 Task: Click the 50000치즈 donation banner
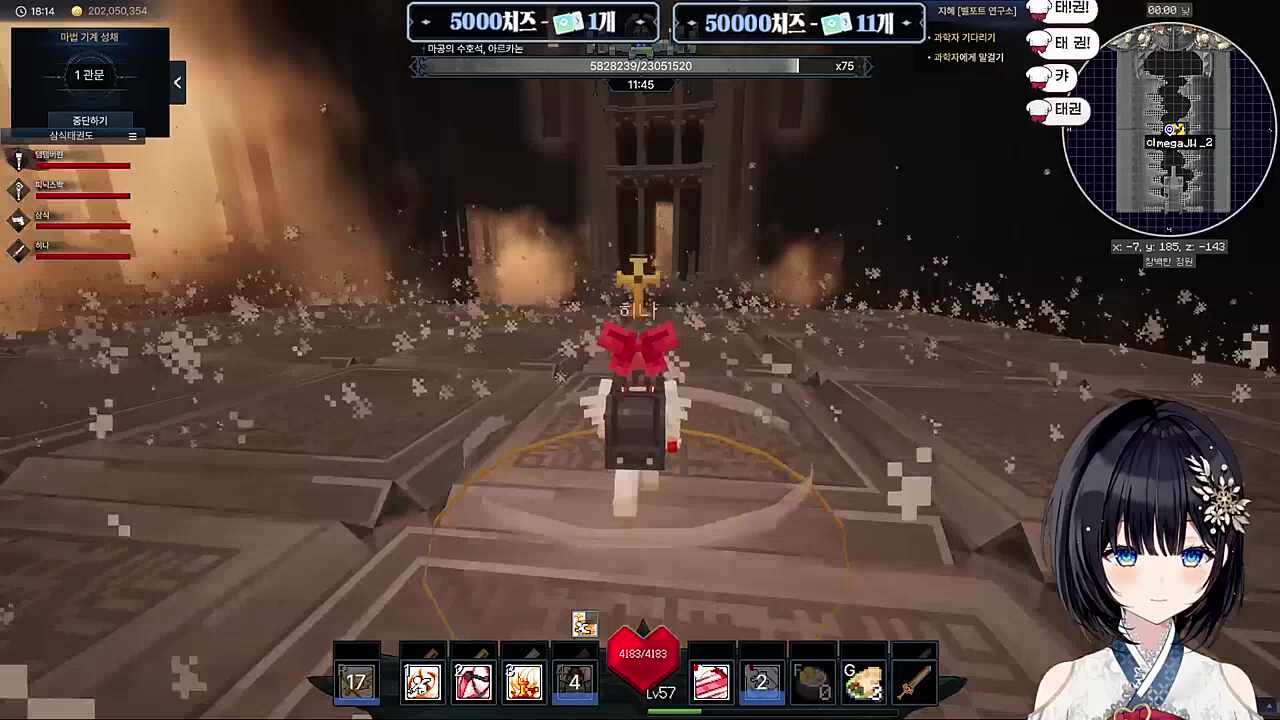(x=798, y=23)
